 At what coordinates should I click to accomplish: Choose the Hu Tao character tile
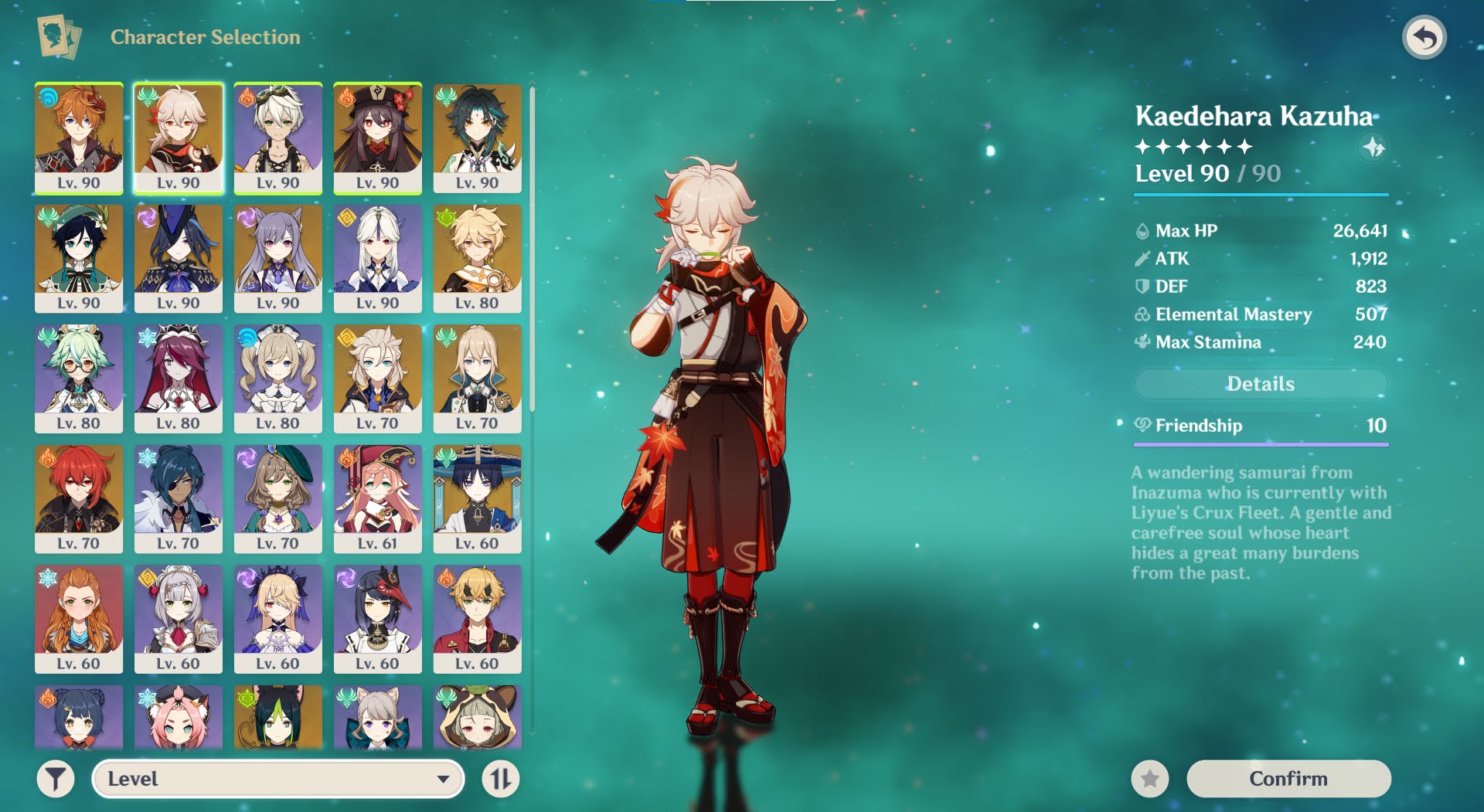click(378, 138)
